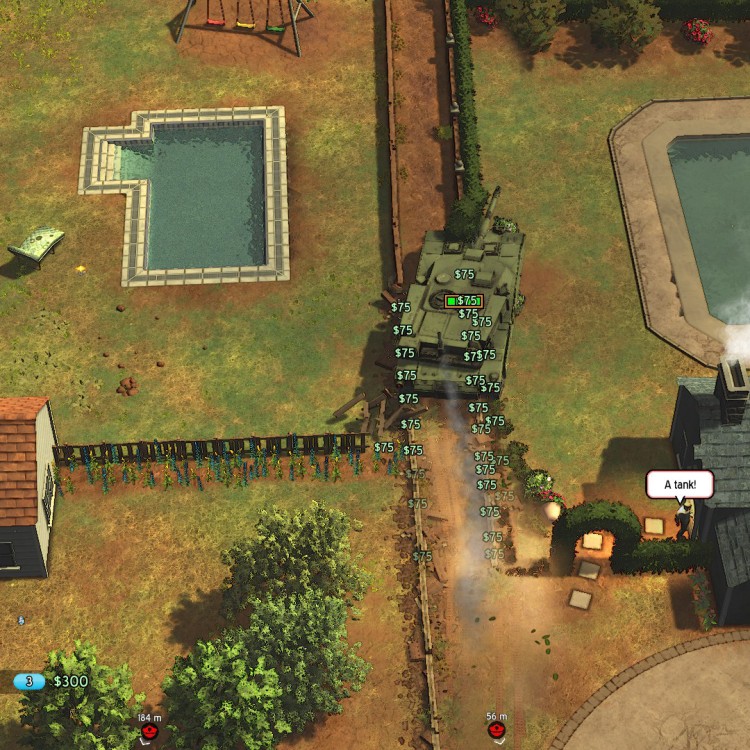This screenshot has height=750, width=750.
Task: Select the red objective marker labeled 56 m
Action: [496, 732]
